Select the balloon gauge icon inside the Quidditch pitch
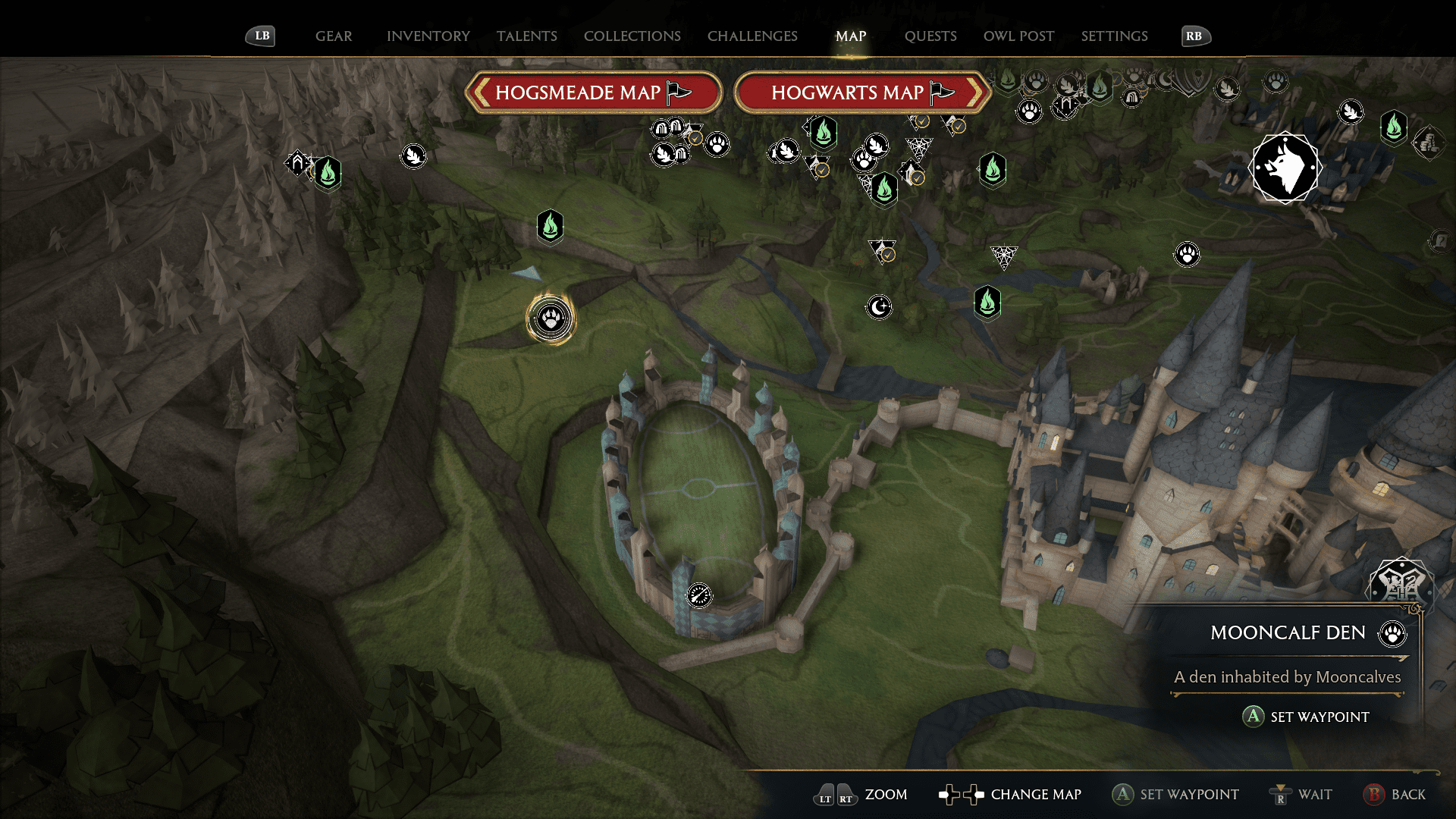 [x=699, y=596]
